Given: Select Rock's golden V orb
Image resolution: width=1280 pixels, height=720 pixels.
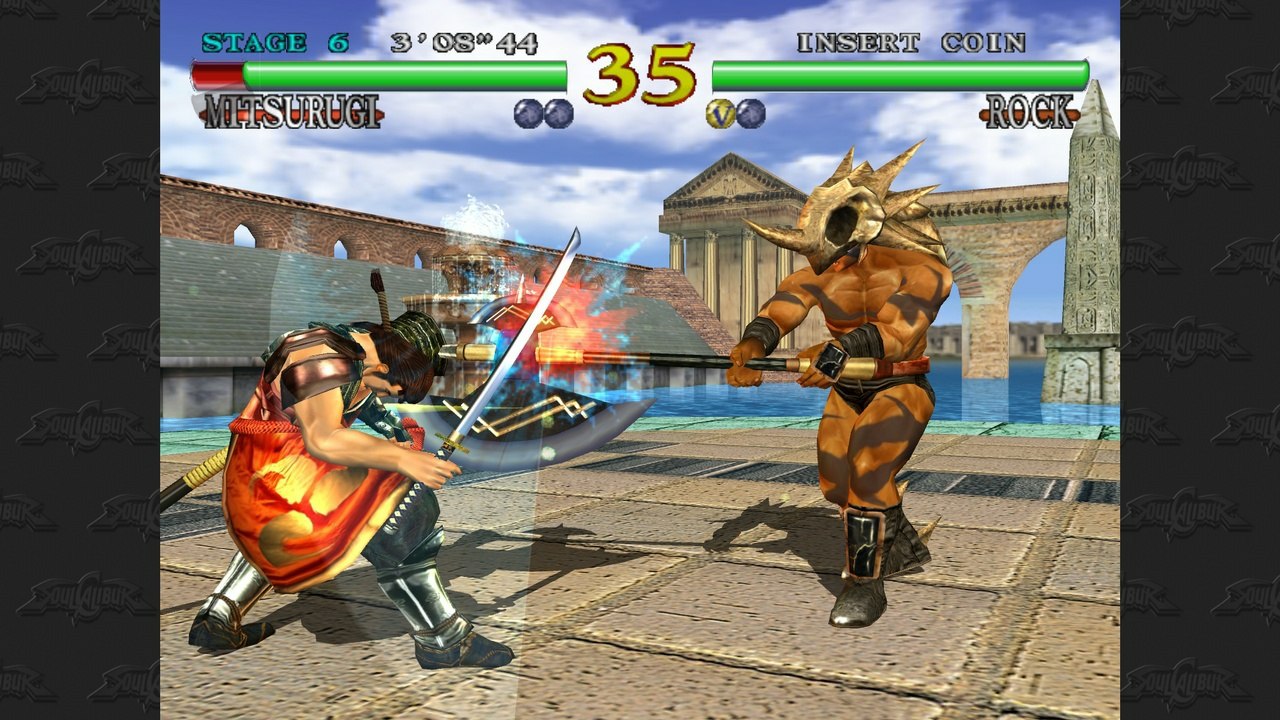Looking at the screenshot, I should tap(718, 114).
